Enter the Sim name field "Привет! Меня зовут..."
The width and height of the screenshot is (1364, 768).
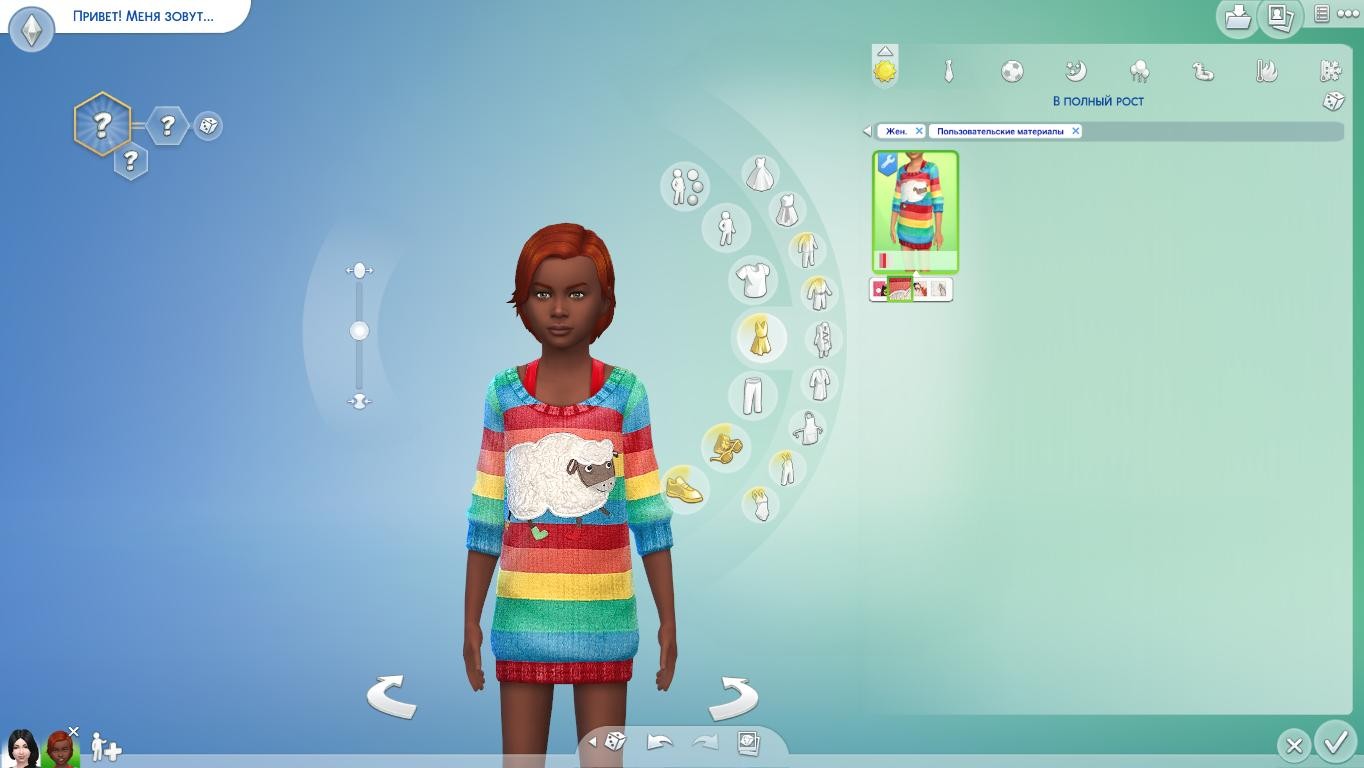pos(143,16)
